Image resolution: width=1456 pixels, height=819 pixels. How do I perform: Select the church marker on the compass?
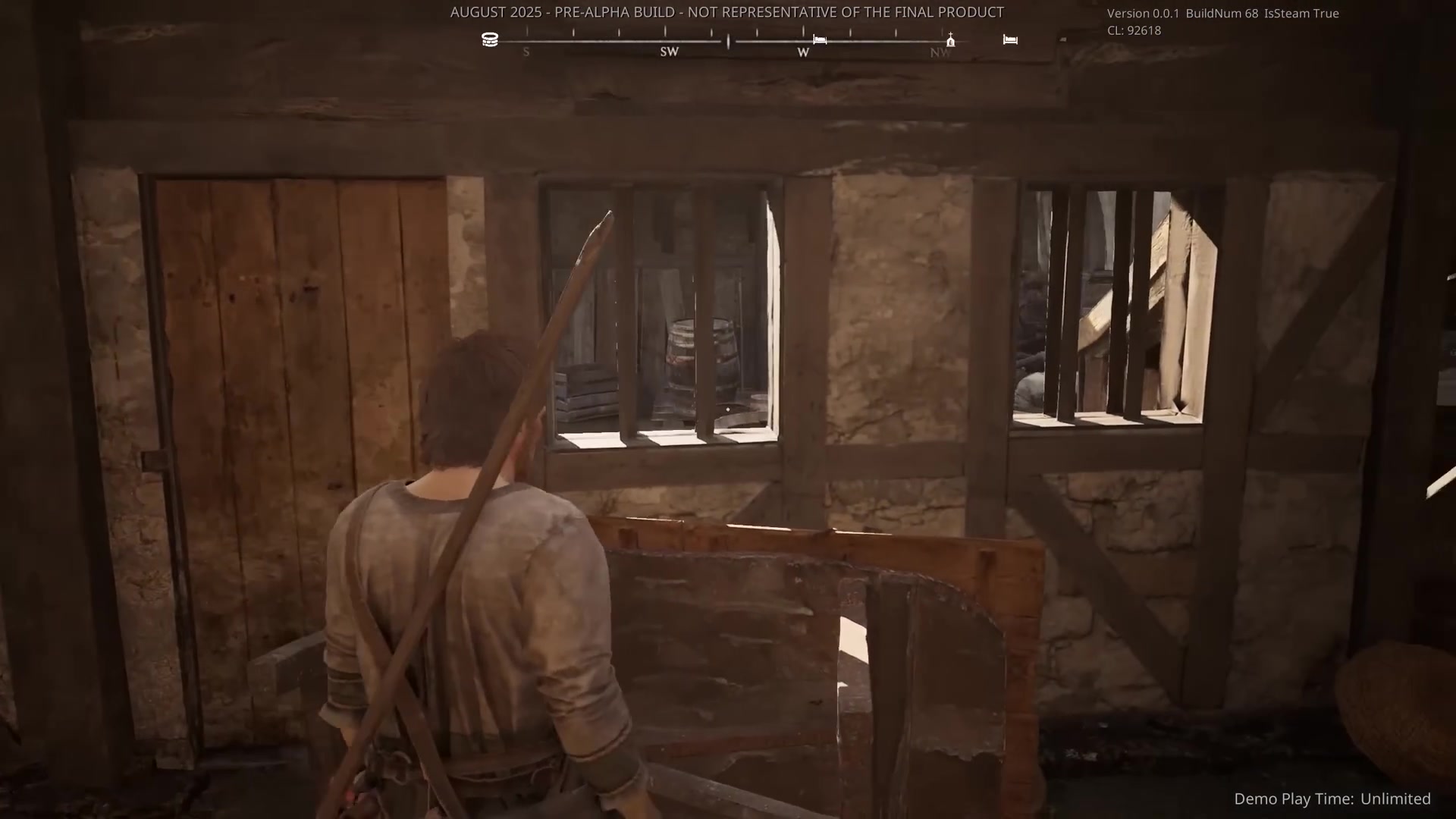click(x=950, y=40)
